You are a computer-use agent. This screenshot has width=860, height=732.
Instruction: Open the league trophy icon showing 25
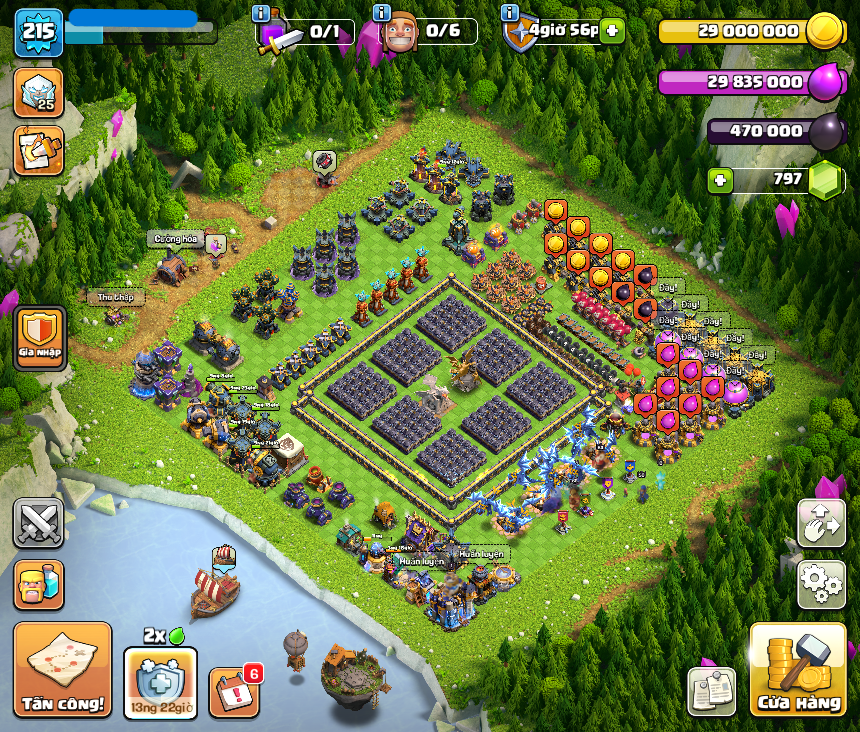(x=38, y=92)
